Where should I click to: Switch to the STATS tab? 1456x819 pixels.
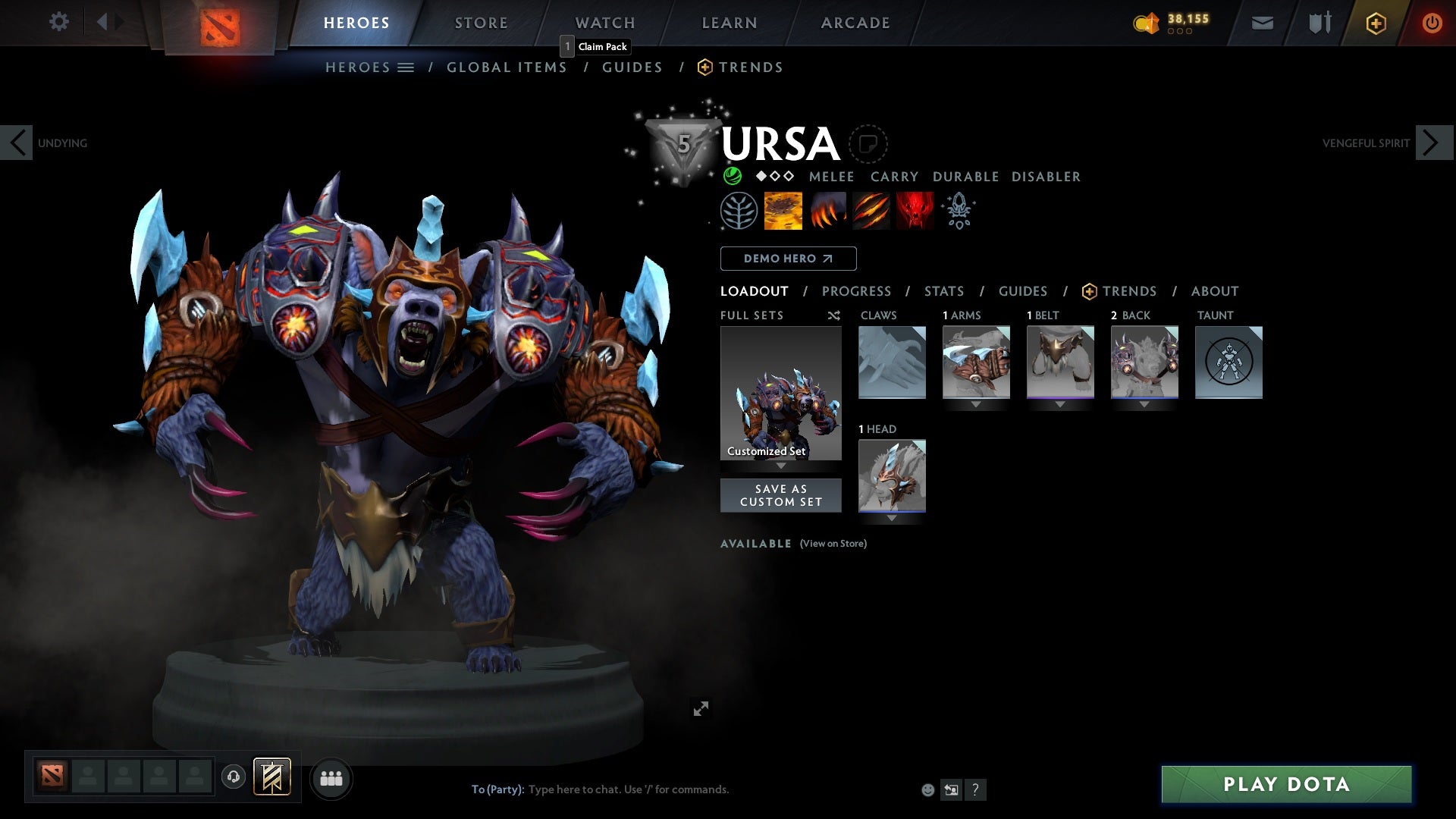tap(943, 291)
